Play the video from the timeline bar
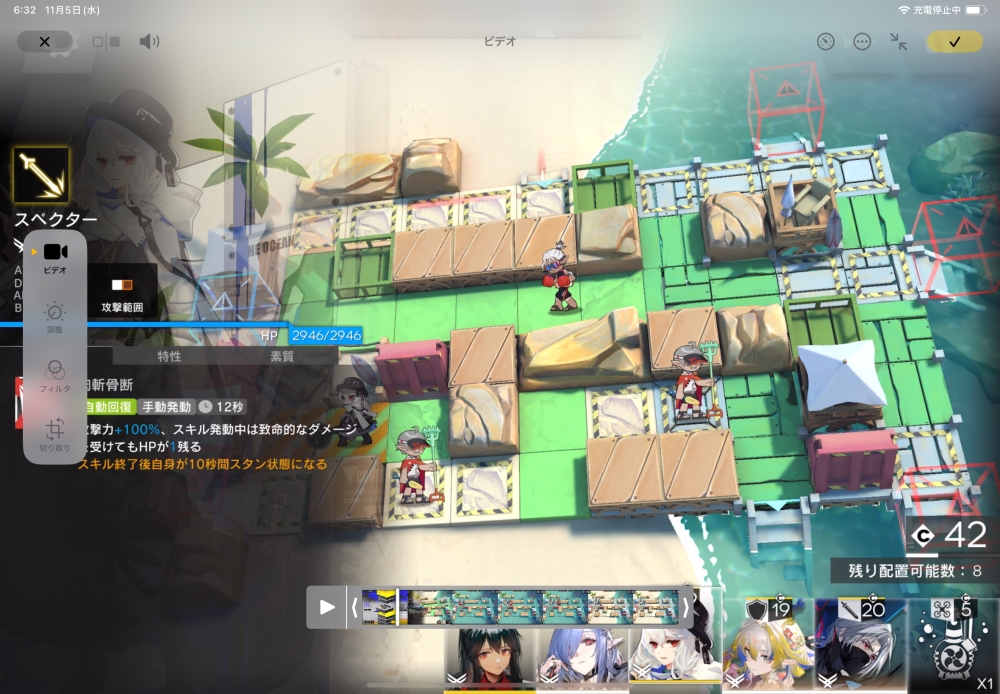1000x694 pixels. tap(327, 606)
